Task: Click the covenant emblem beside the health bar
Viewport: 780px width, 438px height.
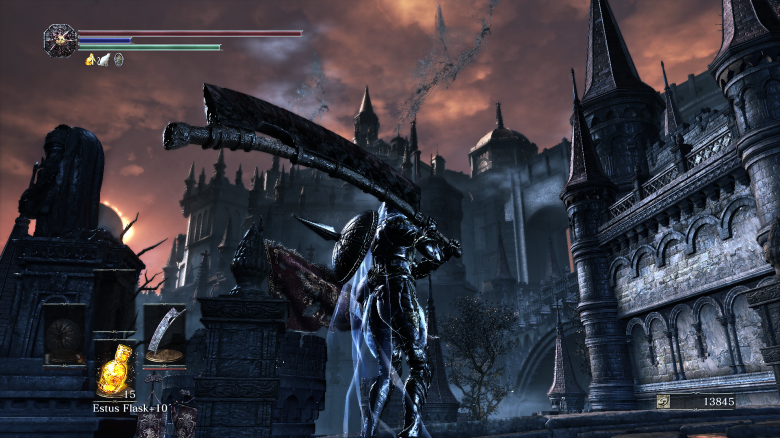Action: pos(60,40)
